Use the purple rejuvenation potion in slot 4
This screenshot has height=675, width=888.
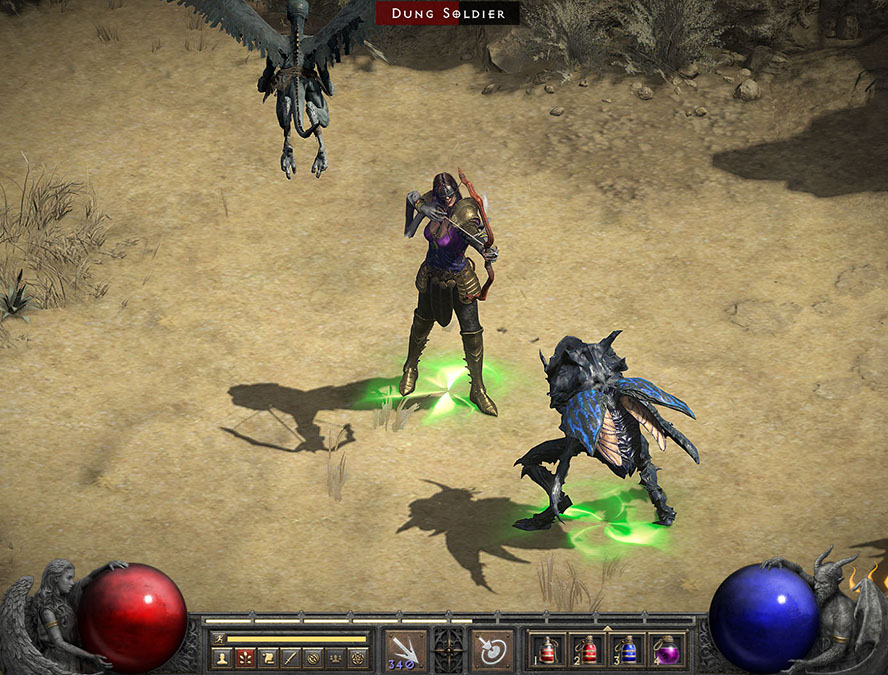[666, 651]
